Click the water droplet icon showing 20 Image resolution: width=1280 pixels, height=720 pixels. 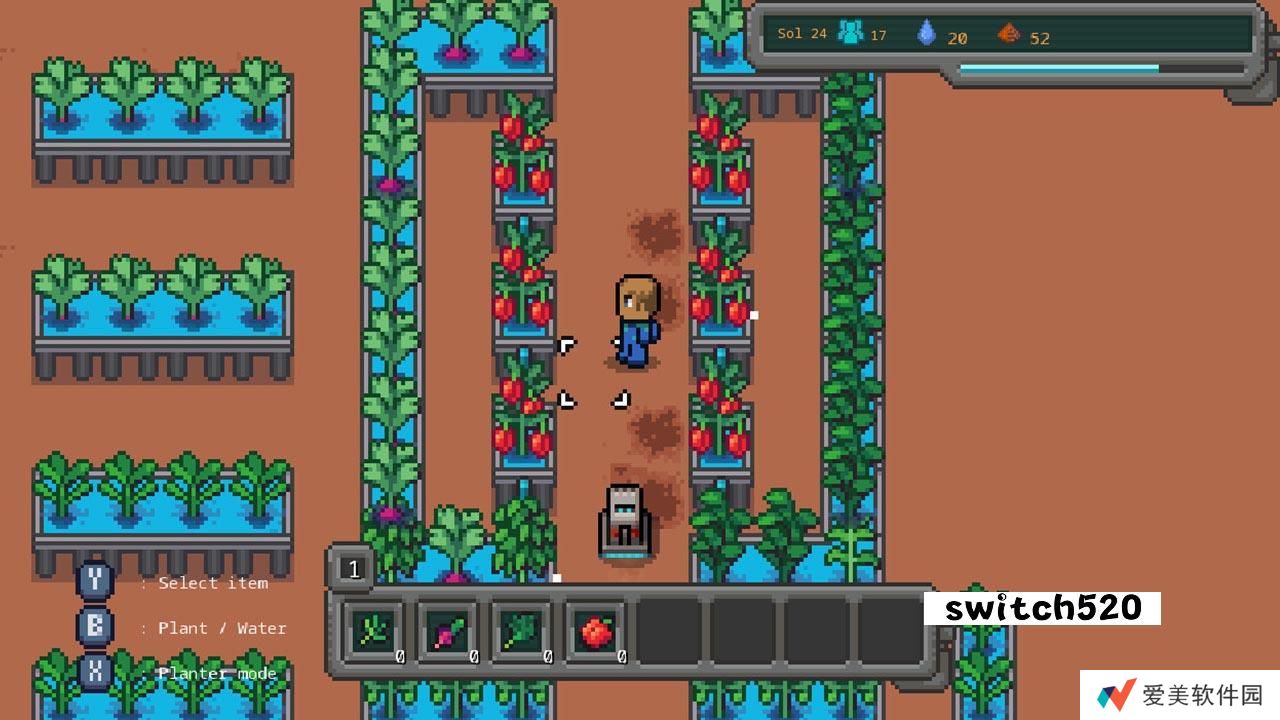(x=927, y=33)
